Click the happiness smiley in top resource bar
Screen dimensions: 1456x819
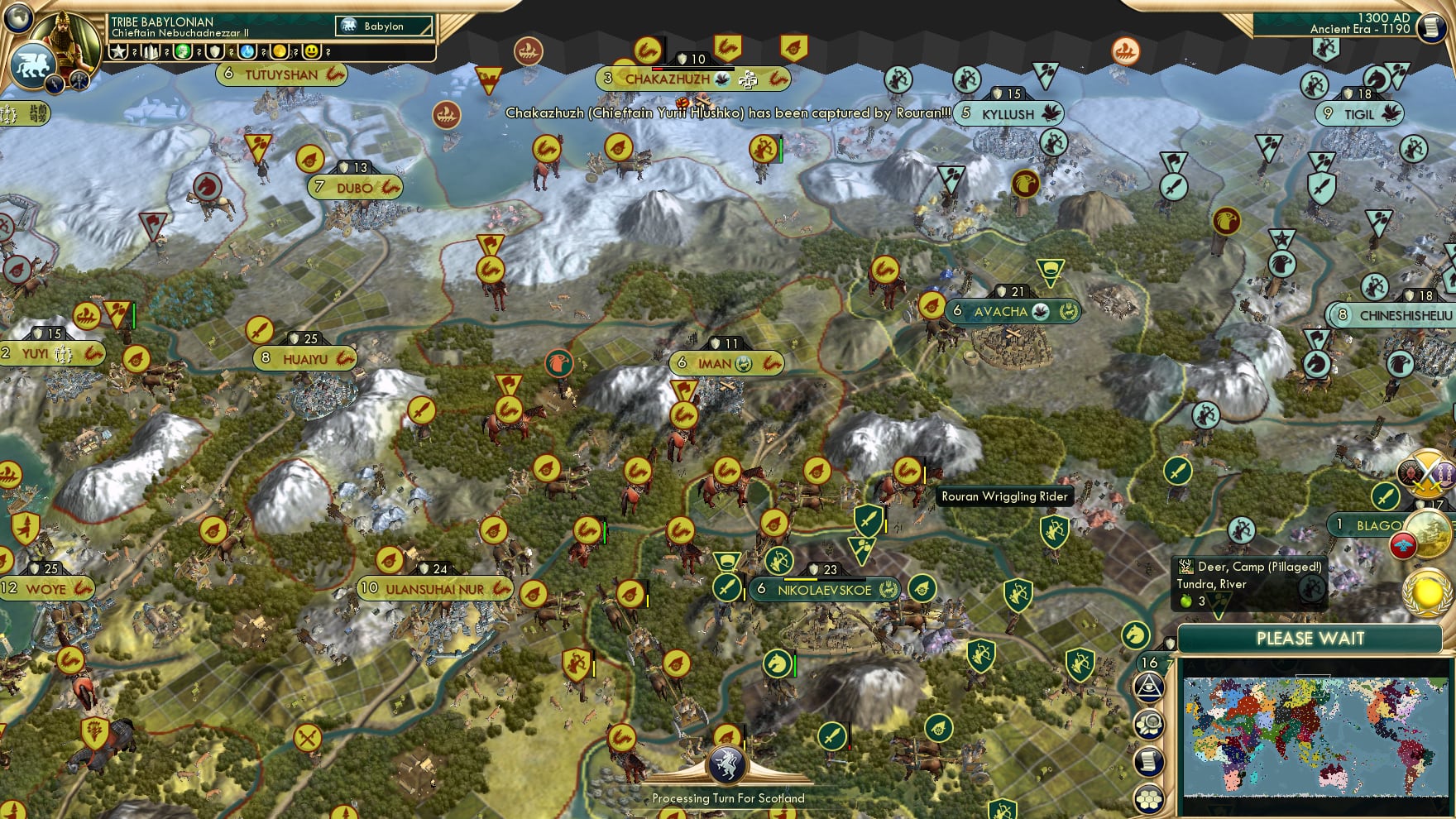[x=311, y=52]
